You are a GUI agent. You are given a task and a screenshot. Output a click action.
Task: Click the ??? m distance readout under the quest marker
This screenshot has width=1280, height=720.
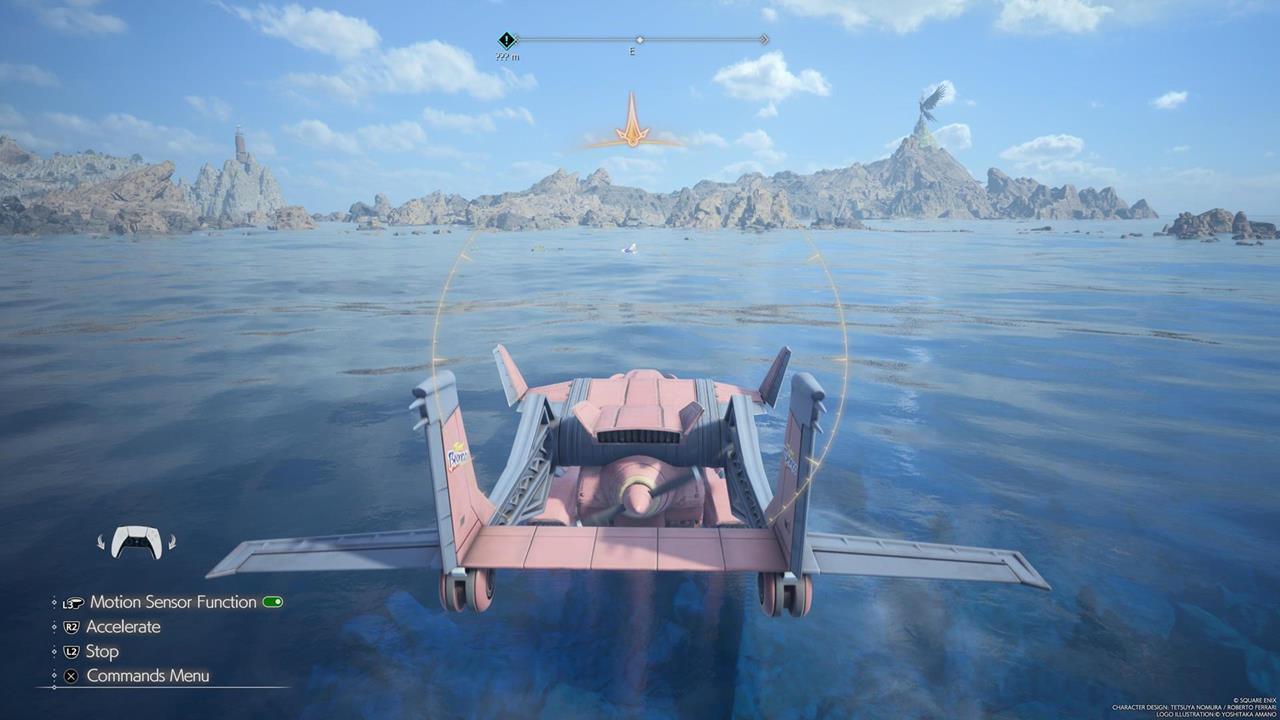pyautogui.click(x=507, y=57)
